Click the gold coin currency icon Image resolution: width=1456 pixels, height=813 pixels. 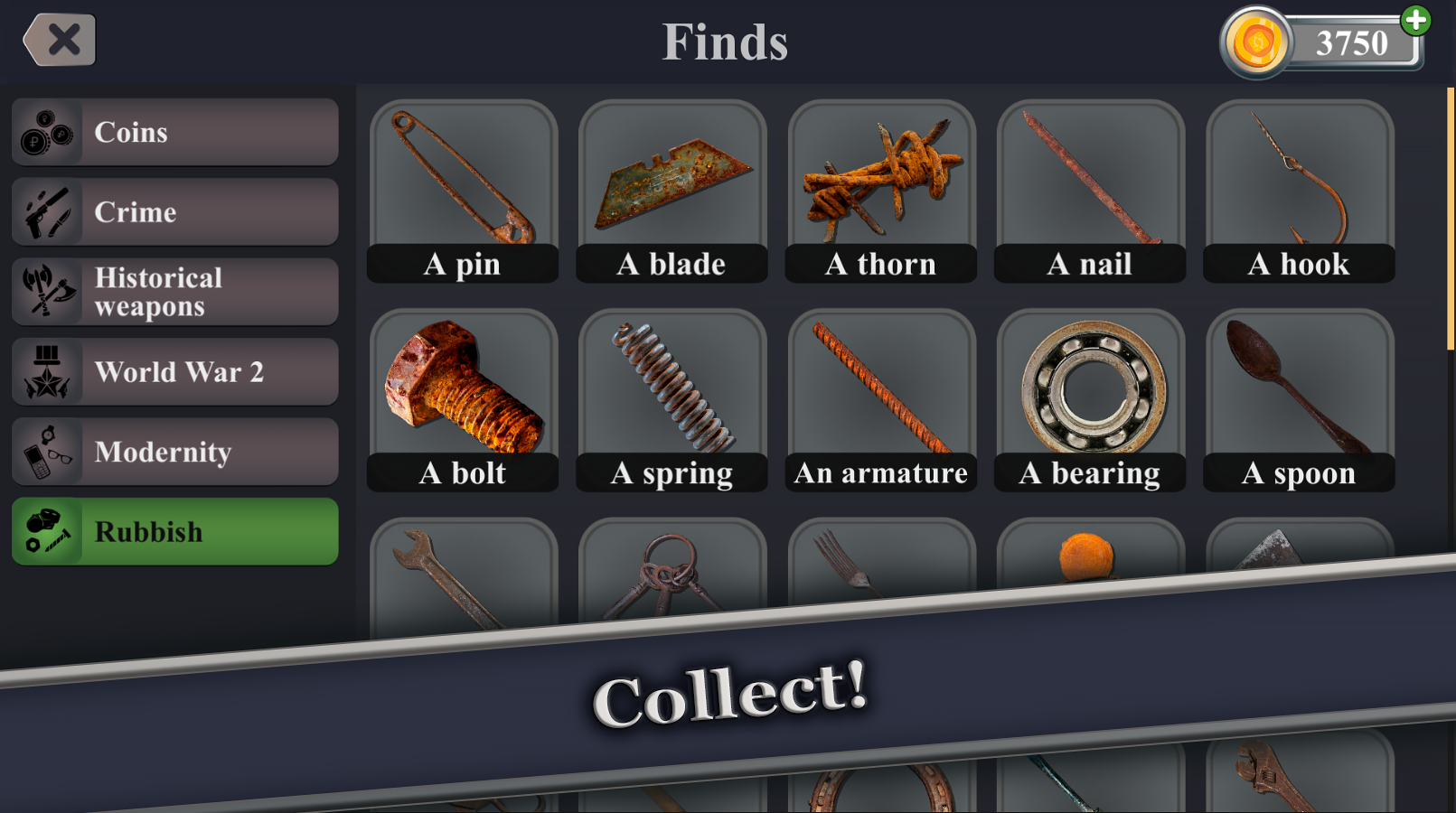point(1256,41)
